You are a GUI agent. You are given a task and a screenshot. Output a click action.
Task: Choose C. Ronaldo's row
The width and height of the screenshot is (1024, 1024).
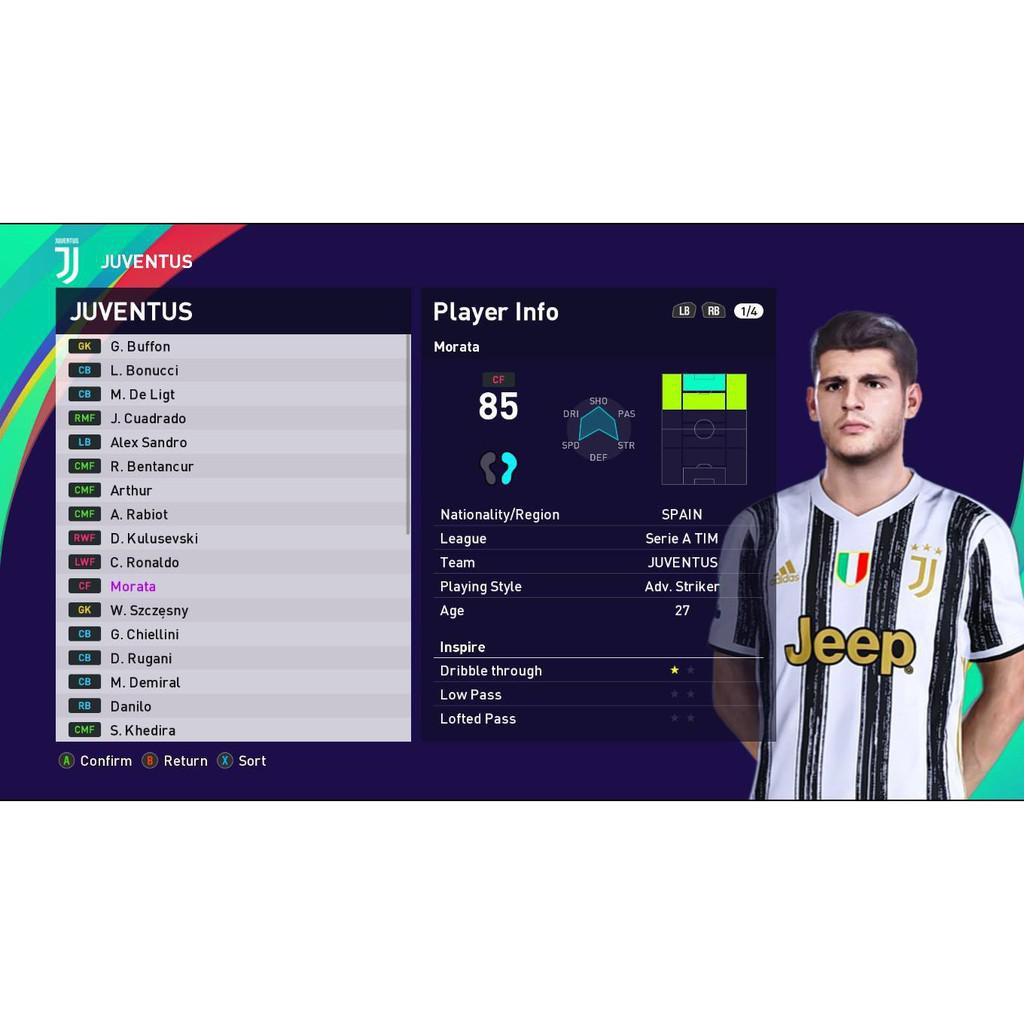coord(144,562)
